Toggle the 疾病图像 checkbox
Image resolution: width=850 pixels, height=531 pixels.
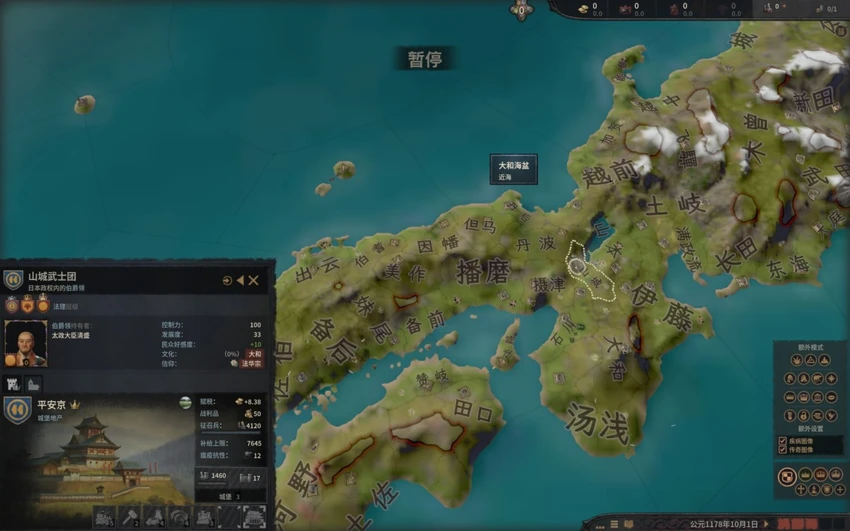click(x=783, y=440)
